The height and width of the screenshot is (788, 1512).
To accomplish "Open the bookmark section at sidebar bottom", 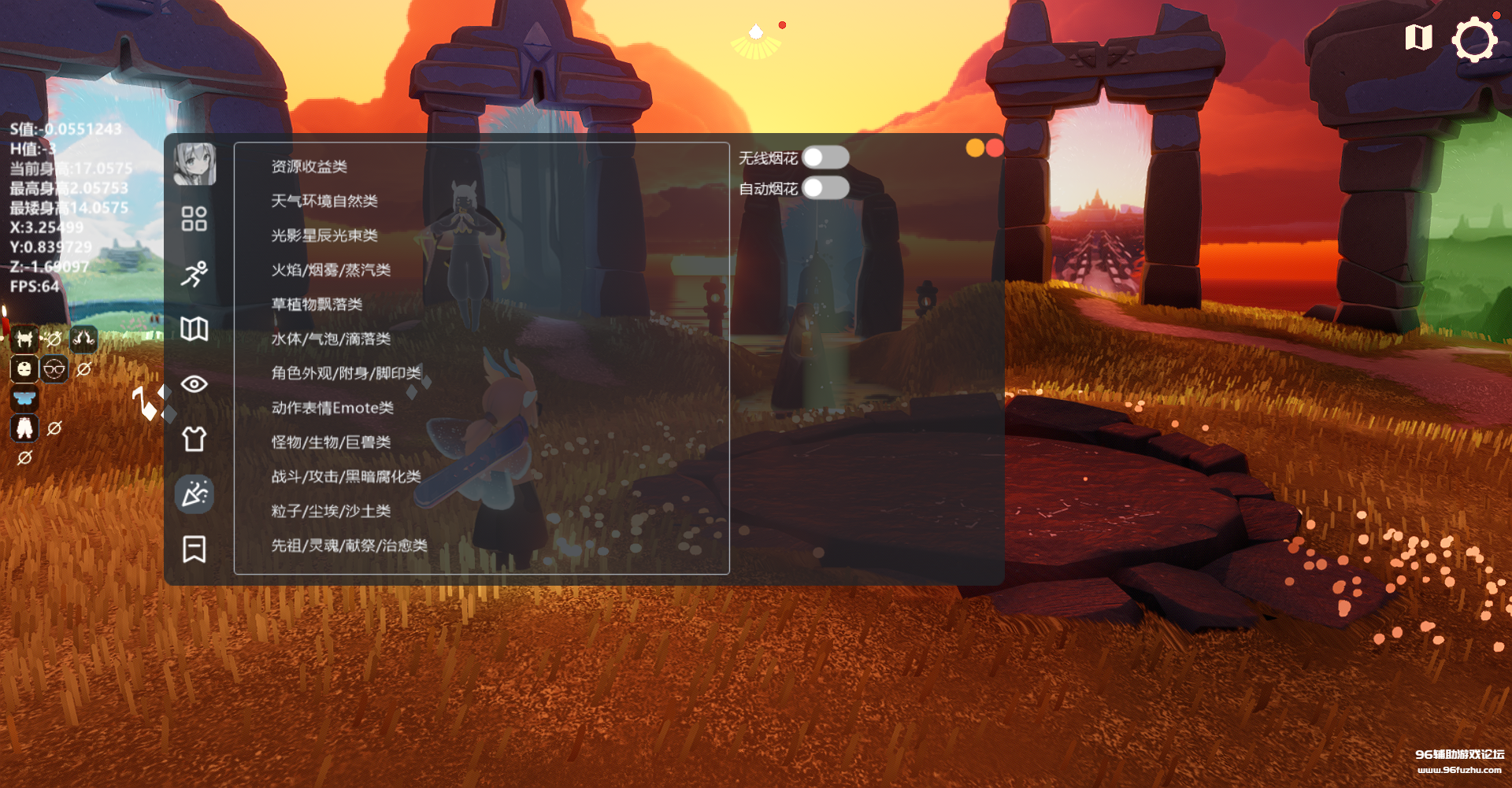I will [x=195, y=548].
